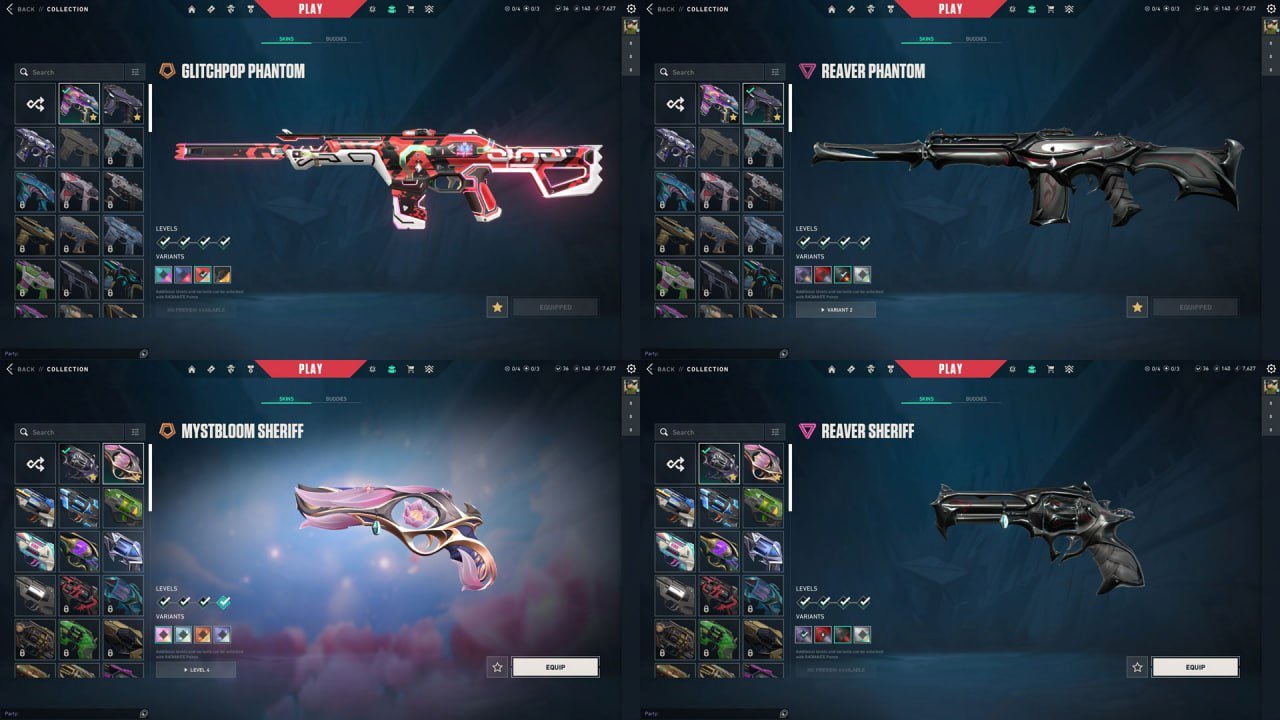The width and height of the screenshot is (1280, 720).
Task: Click the Home icon in the top navigation
Action: [x=191, y=8]
